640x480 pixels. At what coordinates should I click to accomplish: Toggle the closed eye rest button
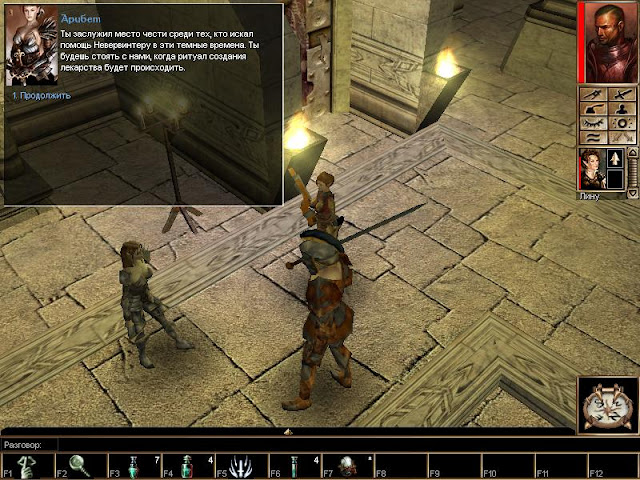(x=594, y=123)
